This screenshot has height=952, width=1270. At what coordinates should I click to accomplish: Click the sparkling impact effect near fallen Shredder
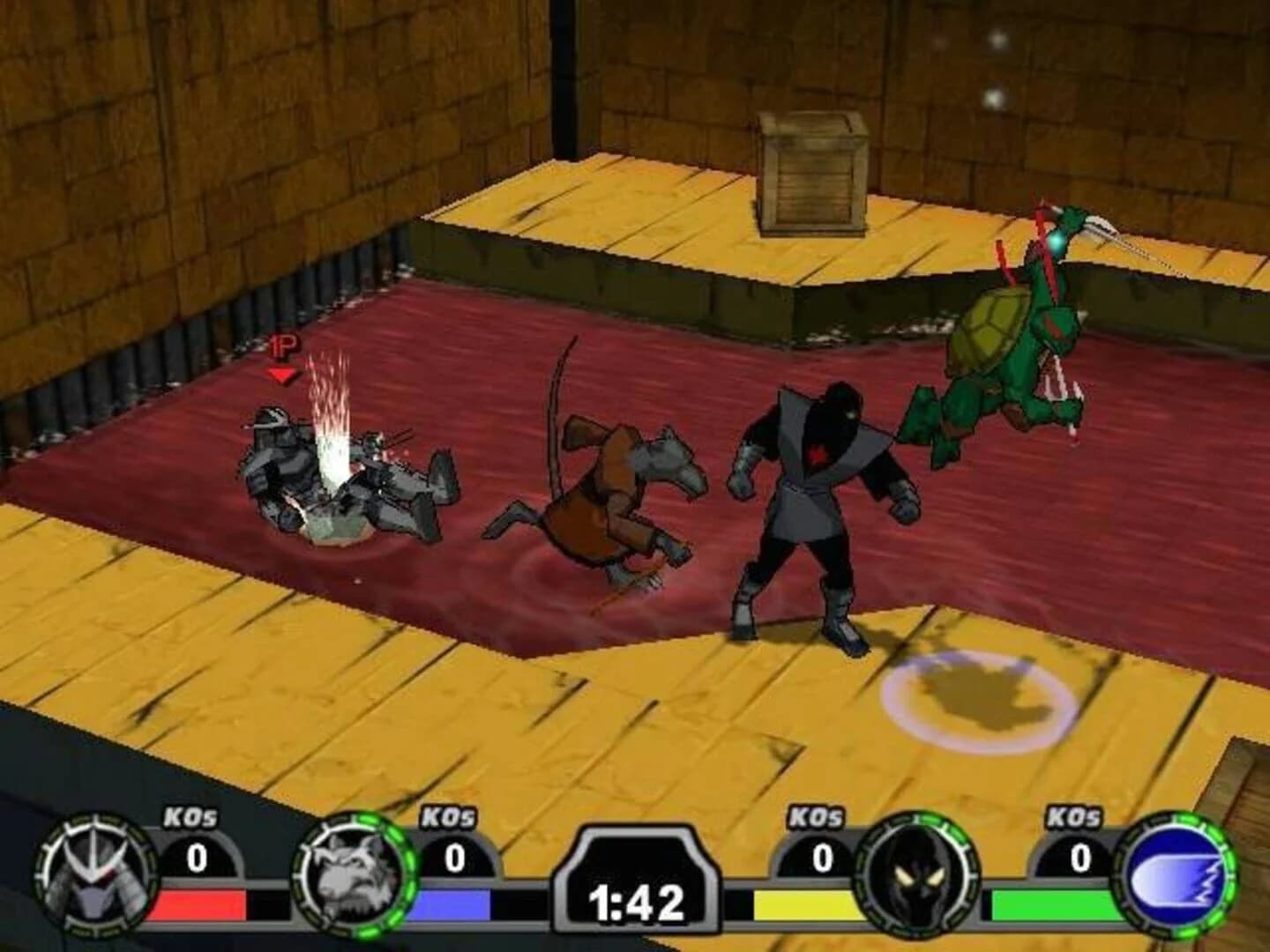[x=331, y=423]
